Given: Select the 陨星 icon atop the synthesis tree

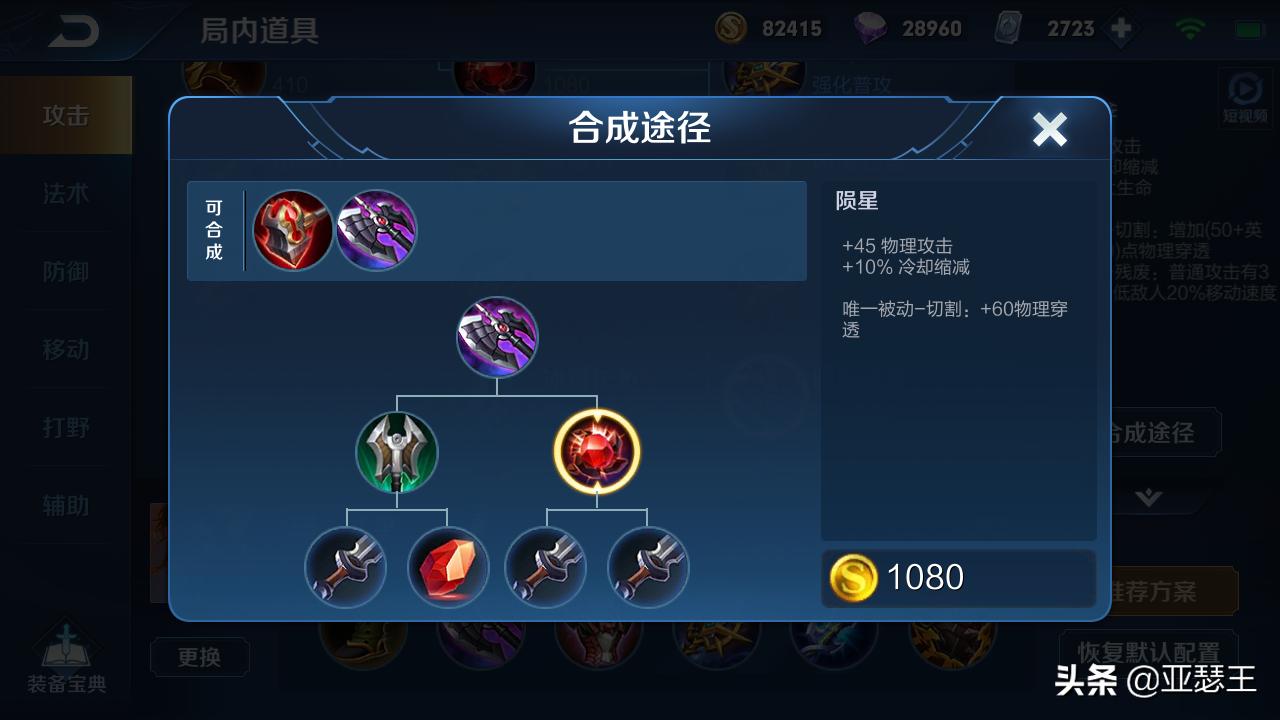Looking at the screenshot, I should pyautogui.click(x=497, y=338).
